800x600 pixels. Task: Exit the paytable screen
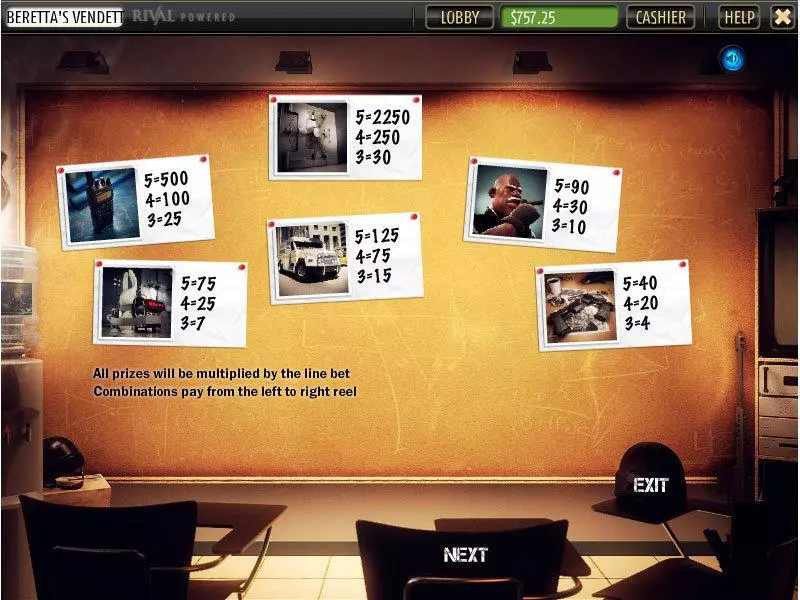coord(650,485)
